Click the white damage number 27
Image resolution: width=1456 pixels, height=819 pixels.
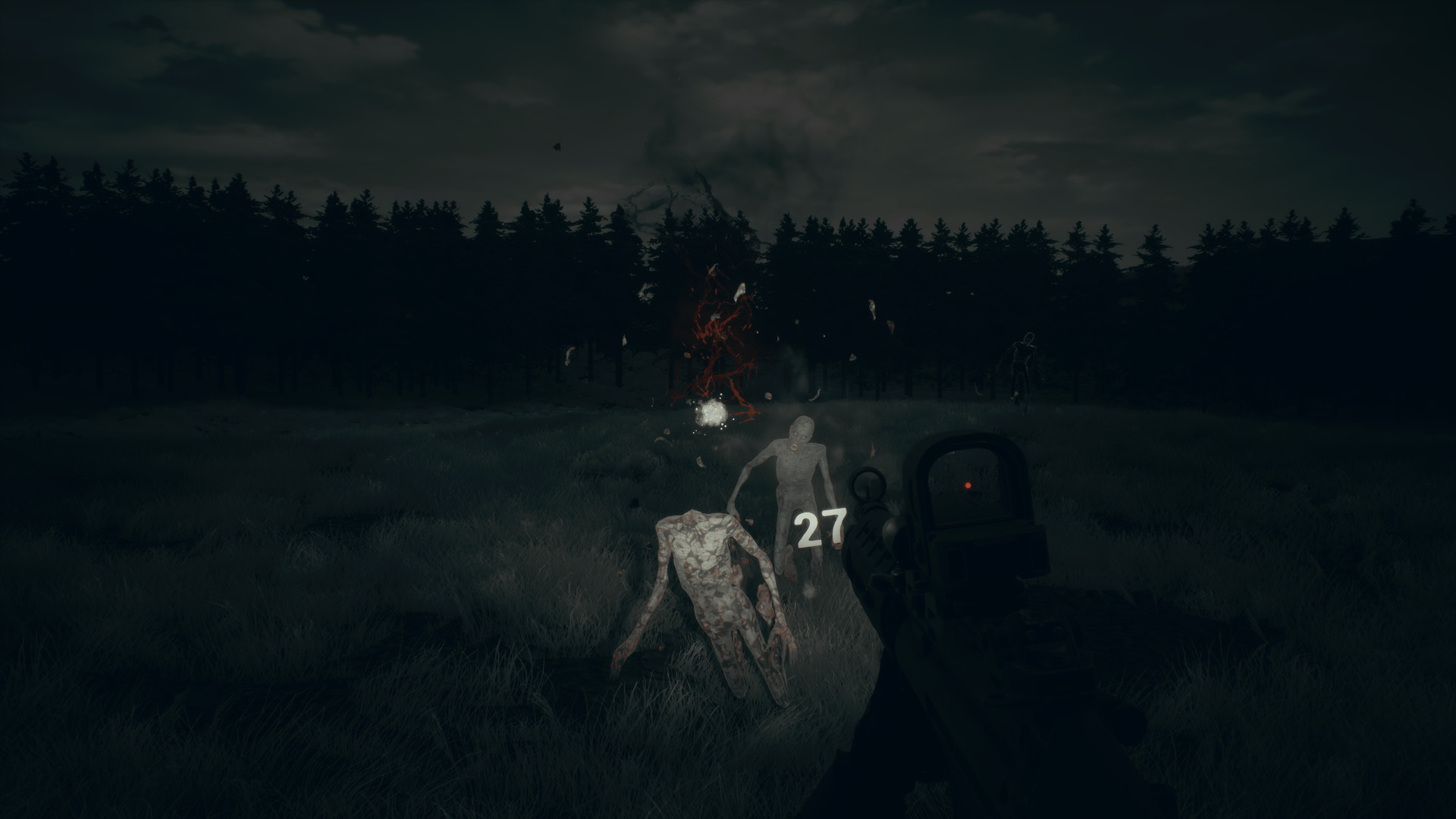coord(819,527)
